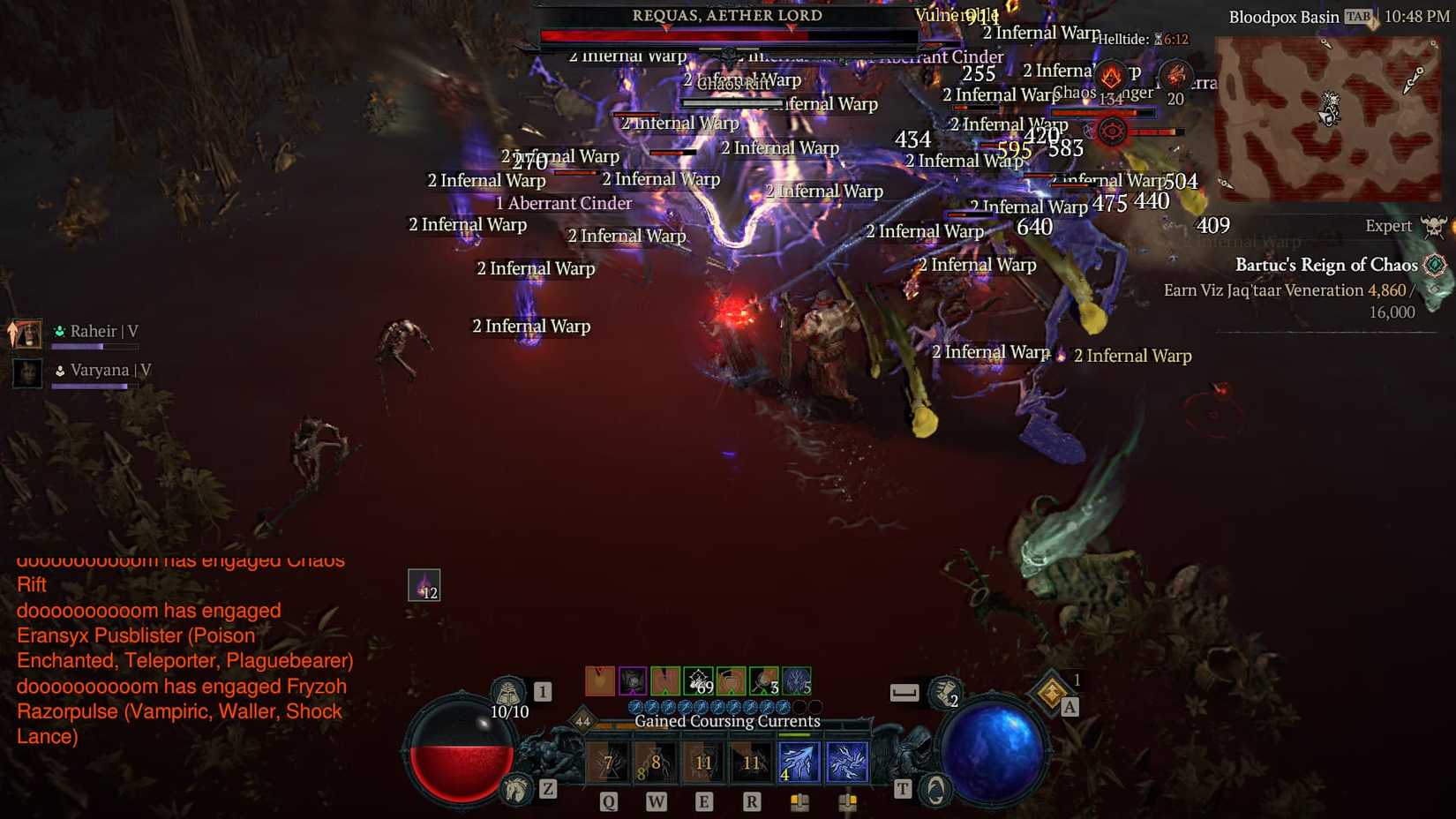The height and width of the screenshot is (819, 1456).
Task: Click the Gained Coursing Currents notification
Action: pos(726,721)
